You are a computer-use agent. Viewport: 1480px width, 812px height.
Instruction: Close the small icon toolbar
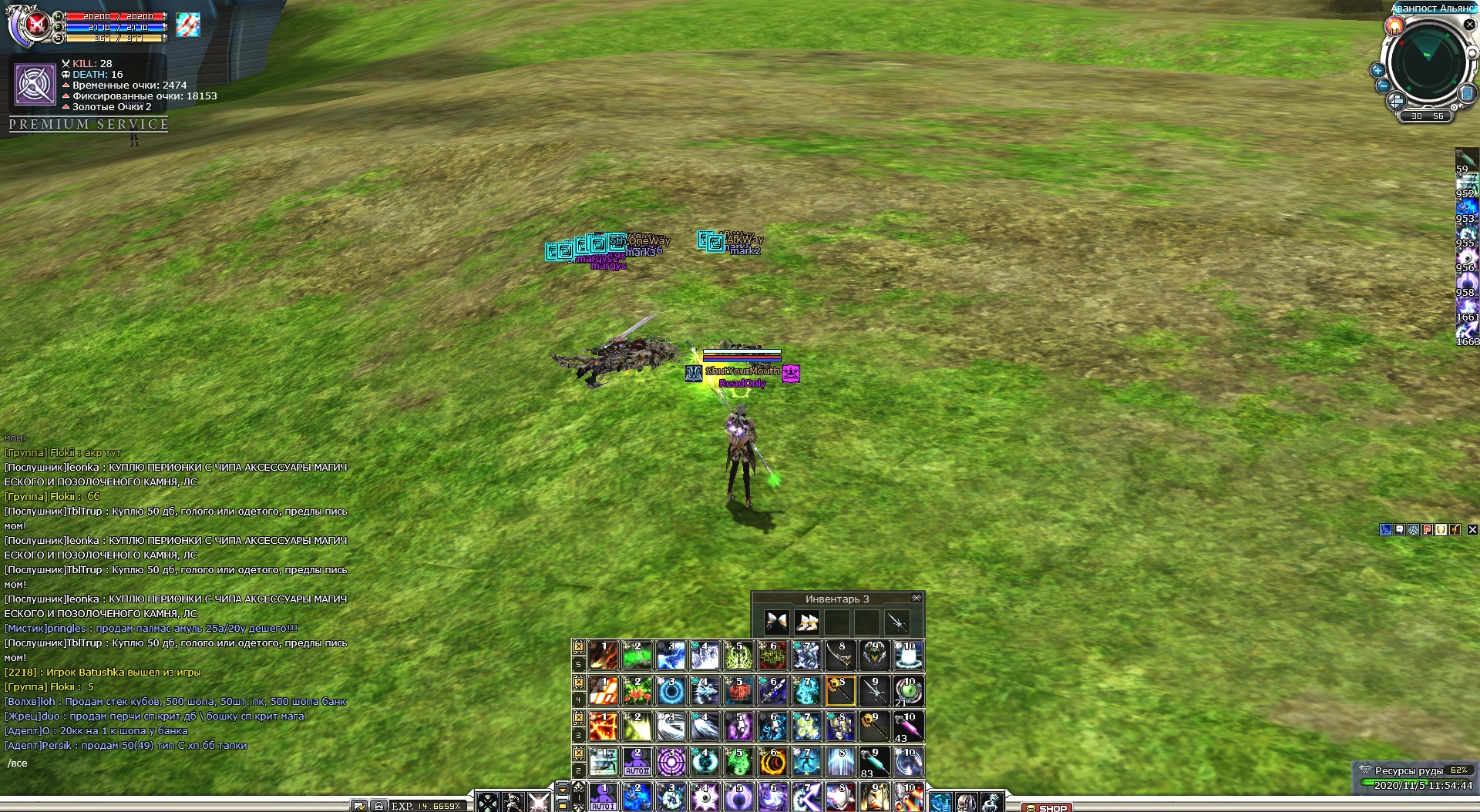[x=1472, y=529]
